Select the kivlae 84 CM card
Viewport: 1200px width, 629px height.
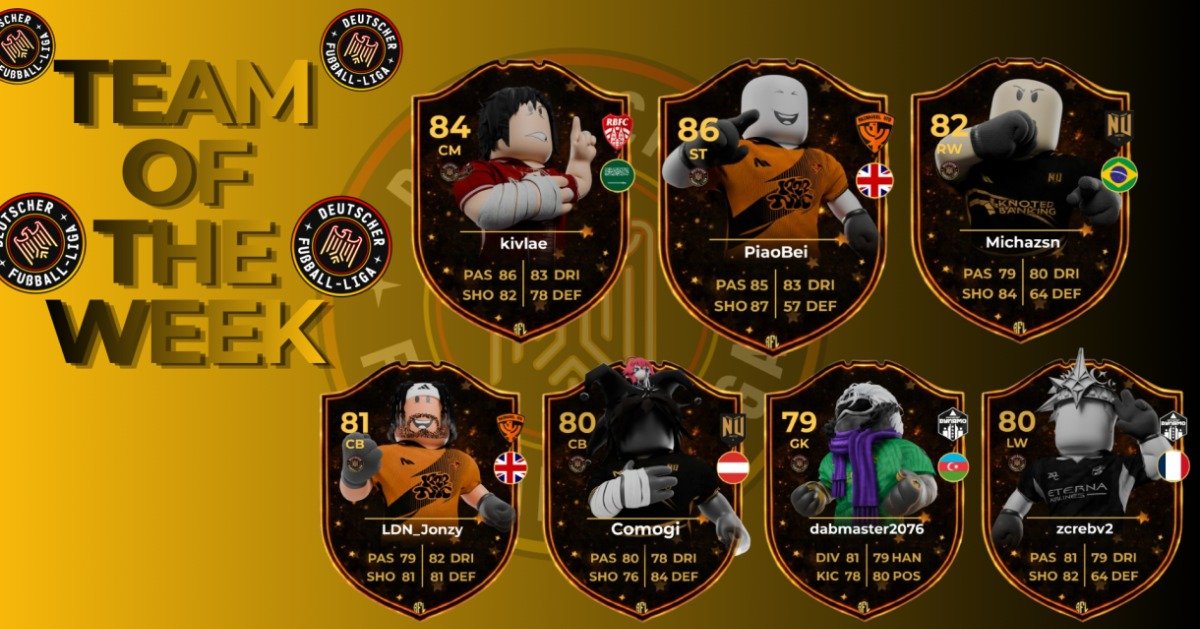click(x=521, y=200)
